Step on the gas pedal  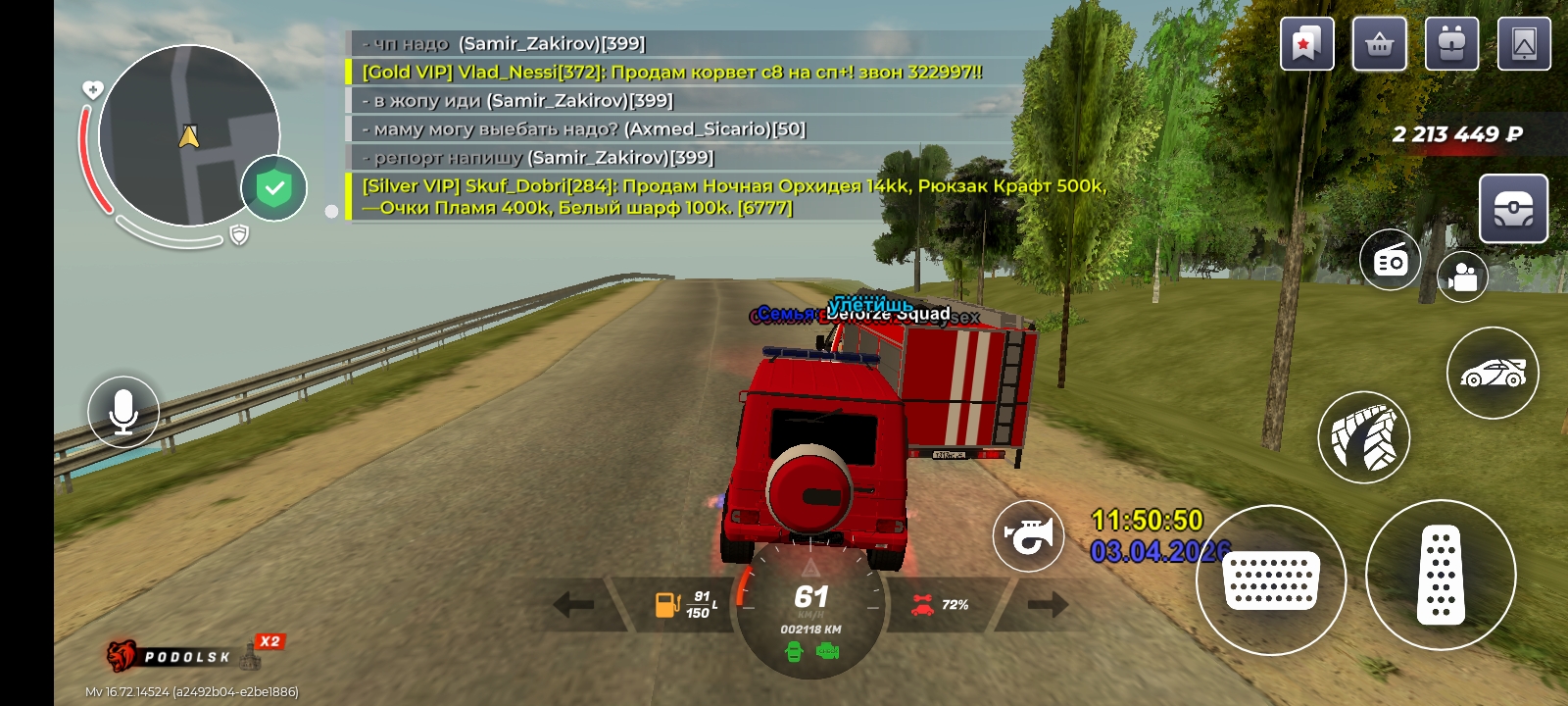tap(1441, 576)
